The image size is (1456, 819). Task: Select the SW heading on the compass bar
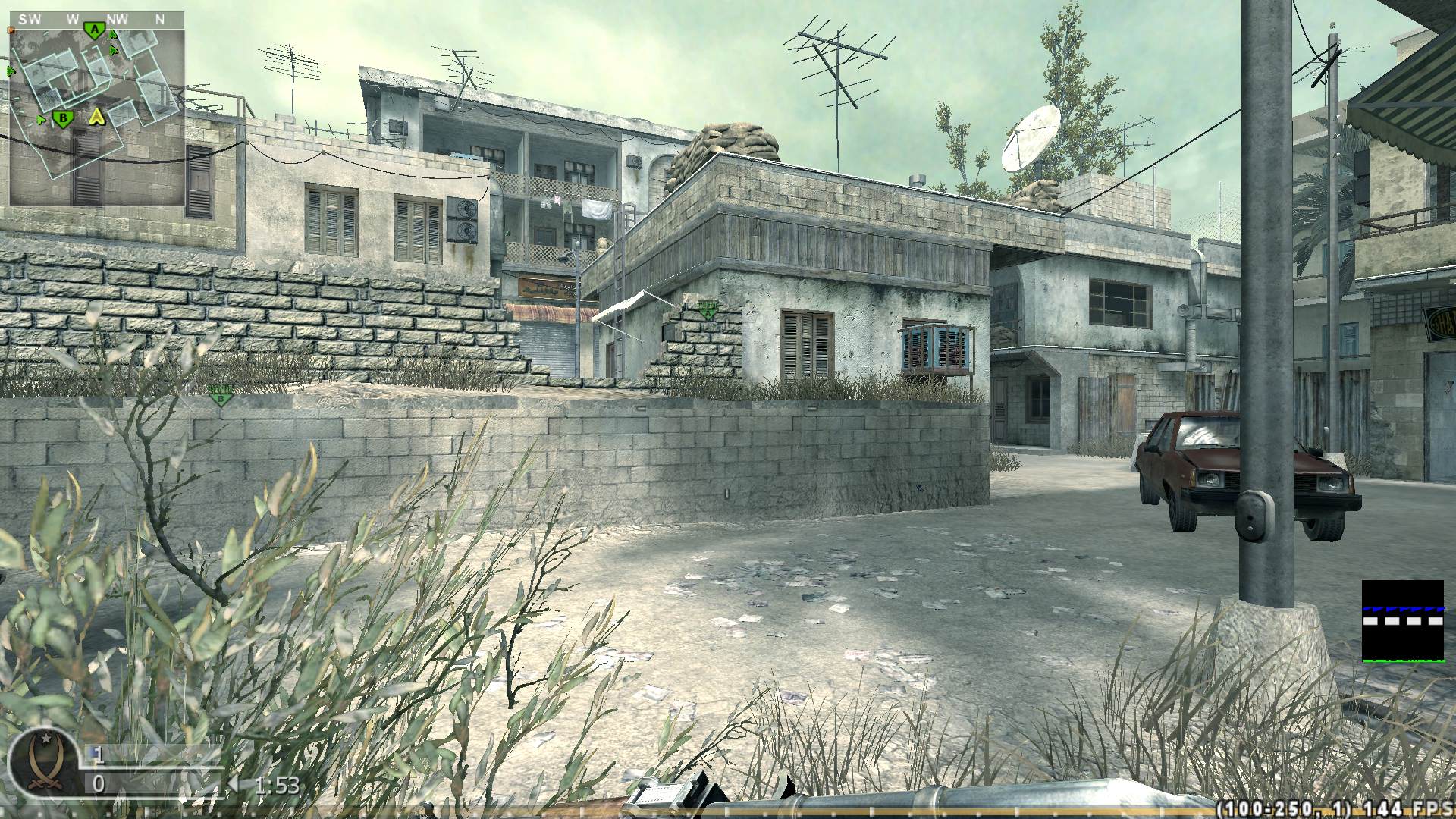(x=30, y=18)
